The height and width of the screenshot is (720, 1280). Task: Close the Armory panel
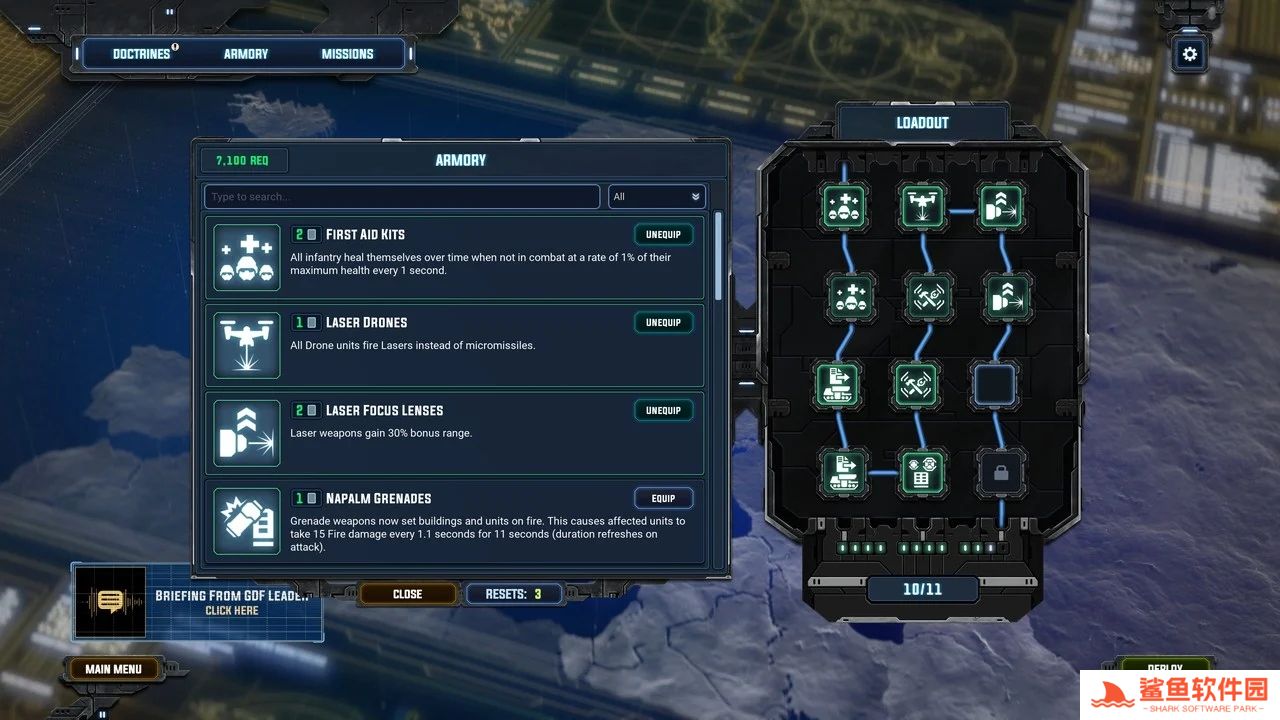[407, 594]
